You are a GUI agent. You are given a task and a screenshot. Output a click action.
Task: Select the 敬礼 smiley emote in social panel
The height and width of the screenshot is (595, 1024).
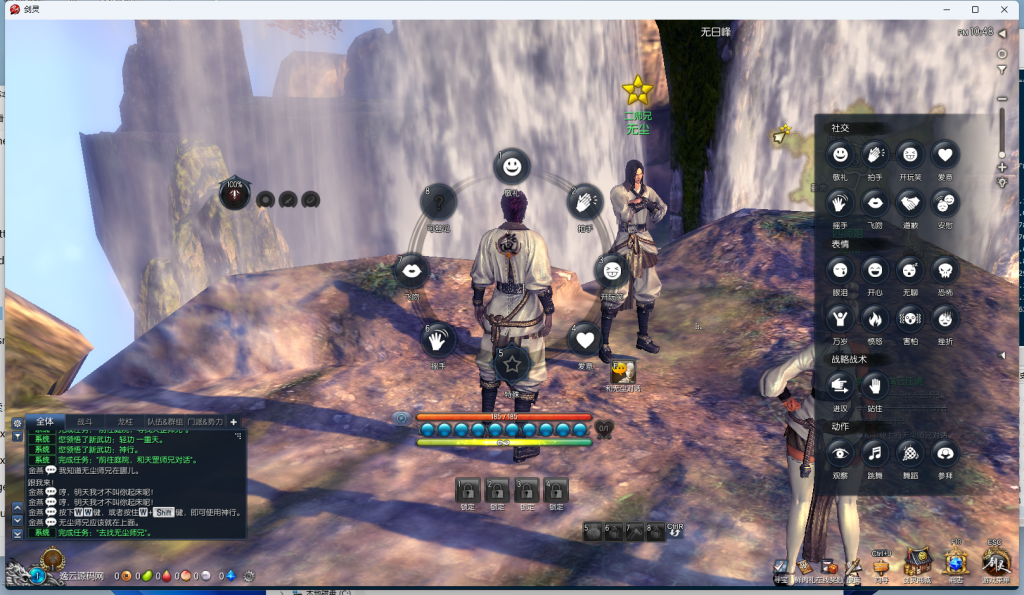[x=841, y=154]
